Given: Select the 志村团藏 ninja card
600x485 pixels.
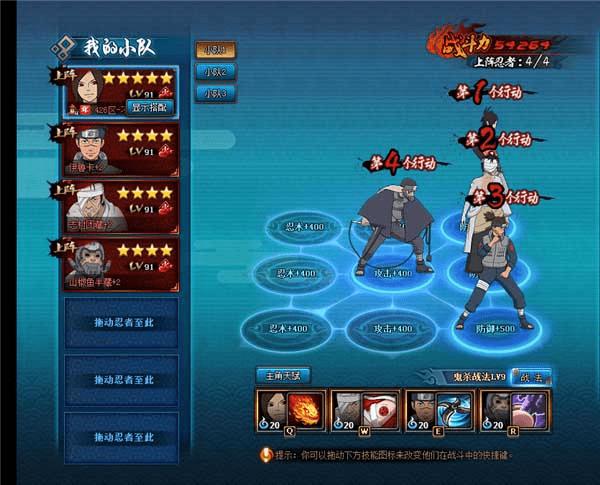Looking at the screenshot, I should point(114,204).
